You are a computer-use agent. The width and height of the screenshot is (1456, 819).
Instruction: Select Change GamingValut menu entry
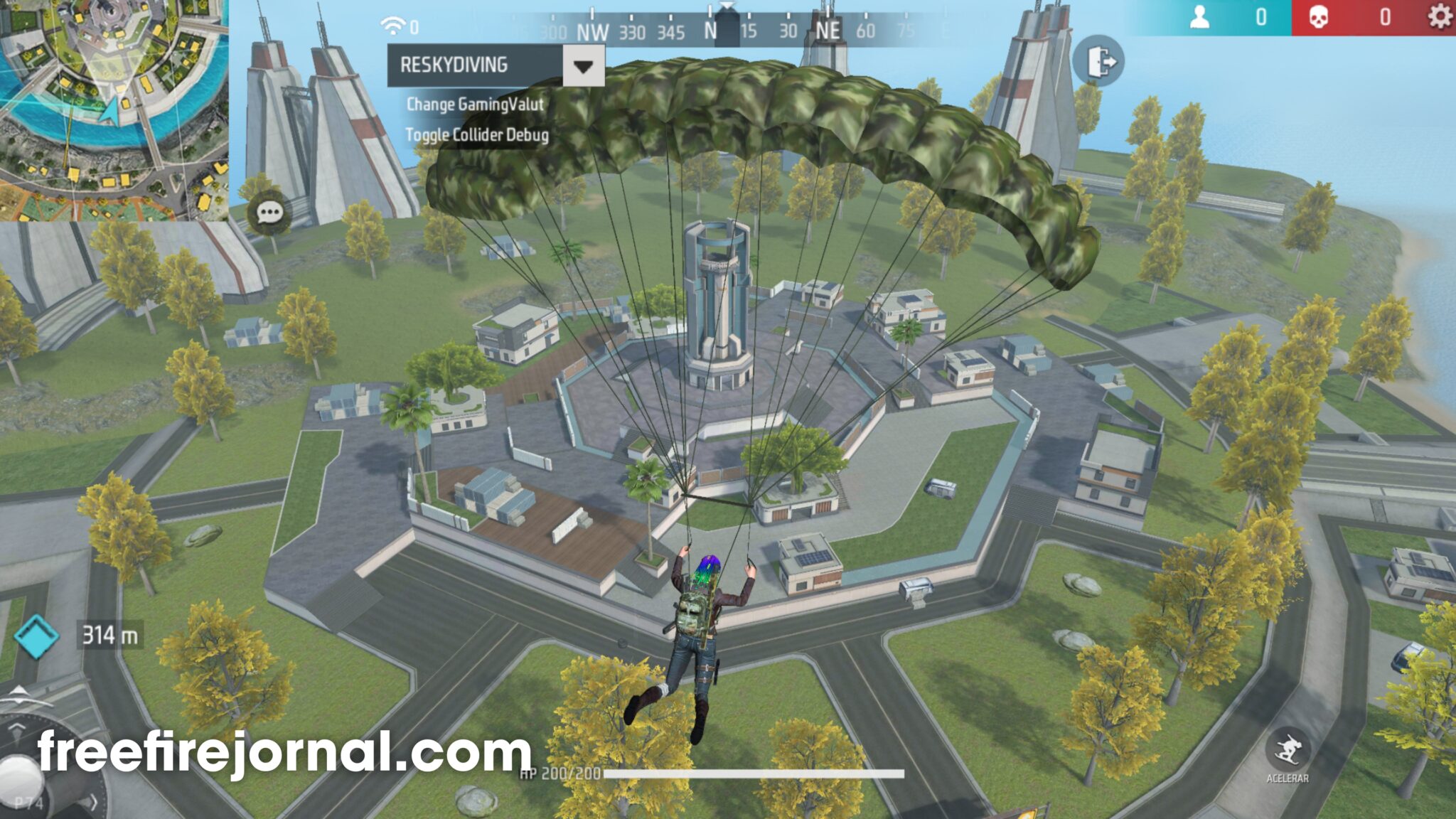coord(473,105)
